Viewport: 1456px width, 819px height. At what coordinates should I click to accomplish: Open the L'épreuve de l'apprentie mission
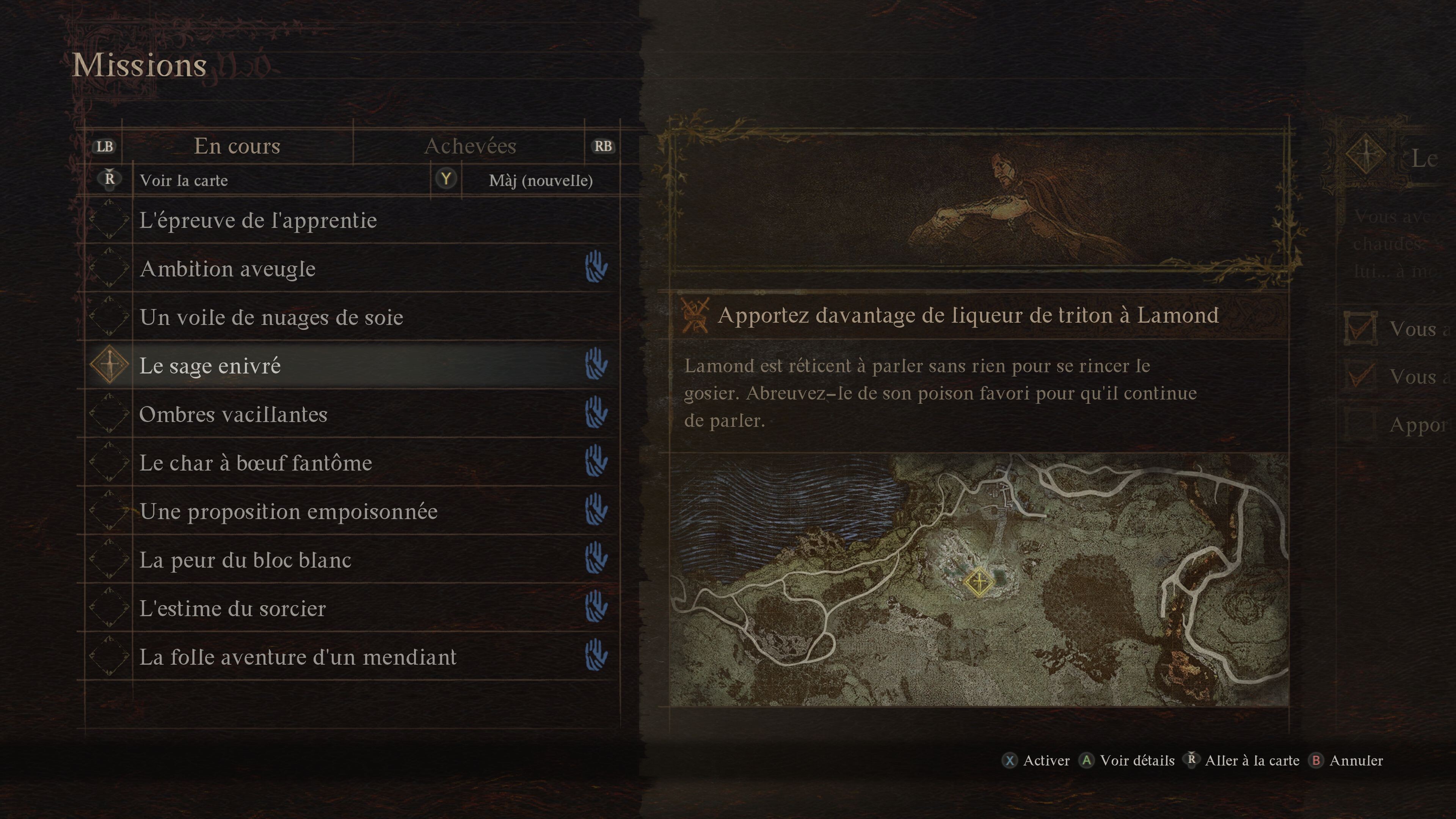(x=258, y=220)
